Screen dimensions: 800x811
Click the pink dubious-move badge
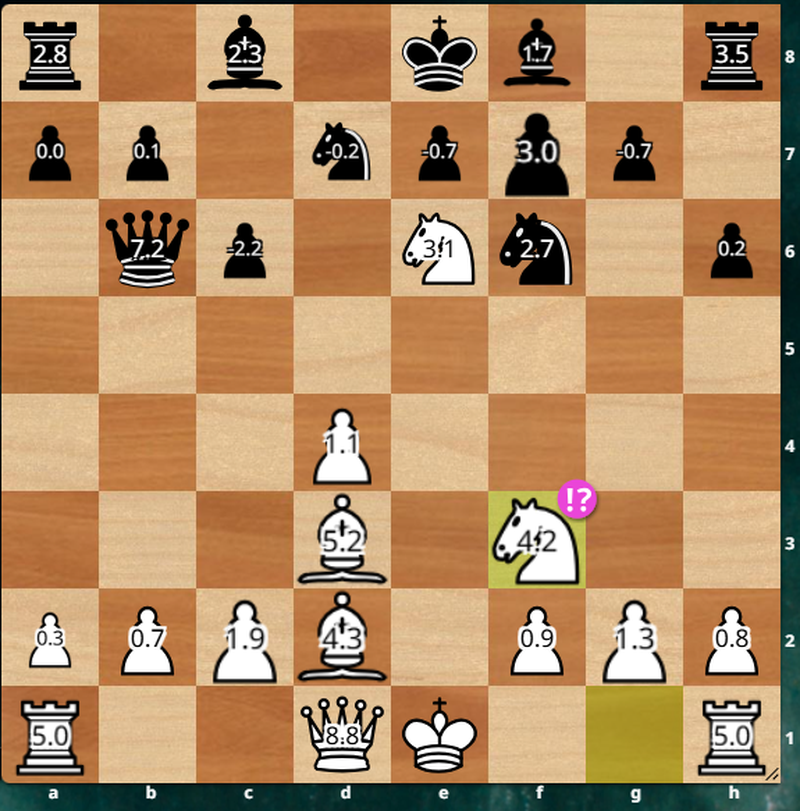coord(577,497)
